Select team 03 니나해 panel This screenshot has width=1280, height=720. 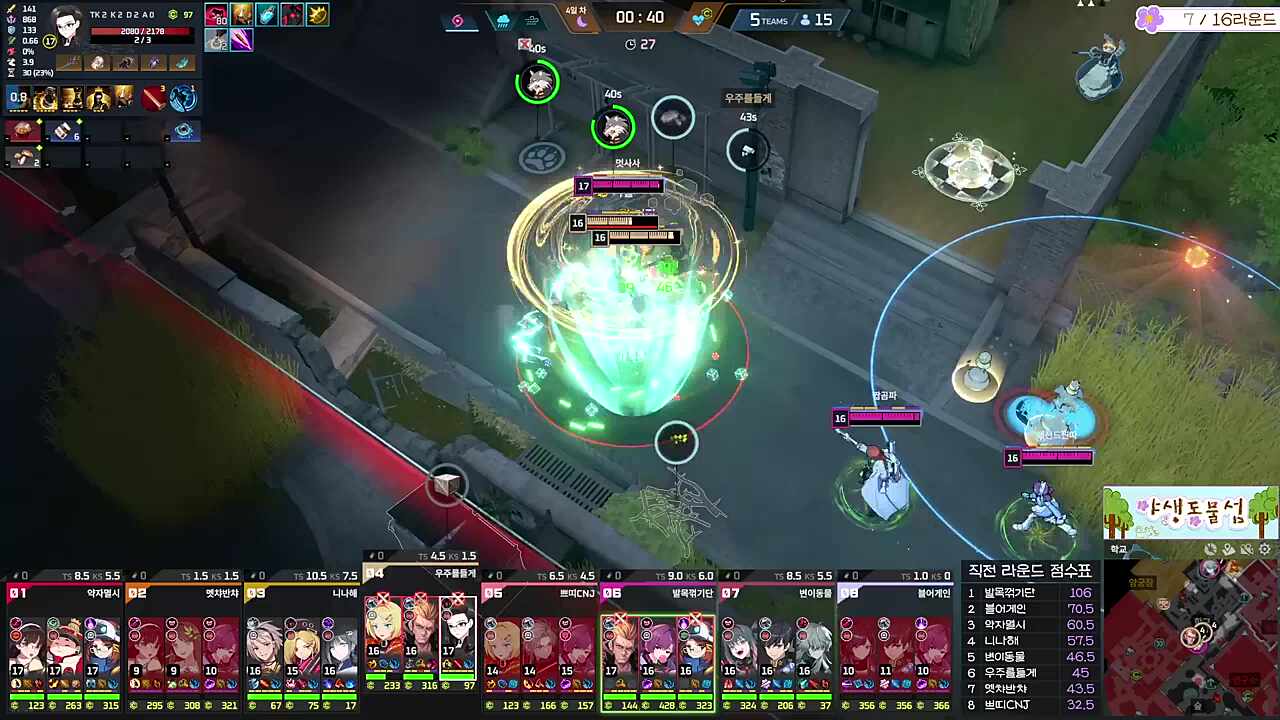(x=302, y=640)
